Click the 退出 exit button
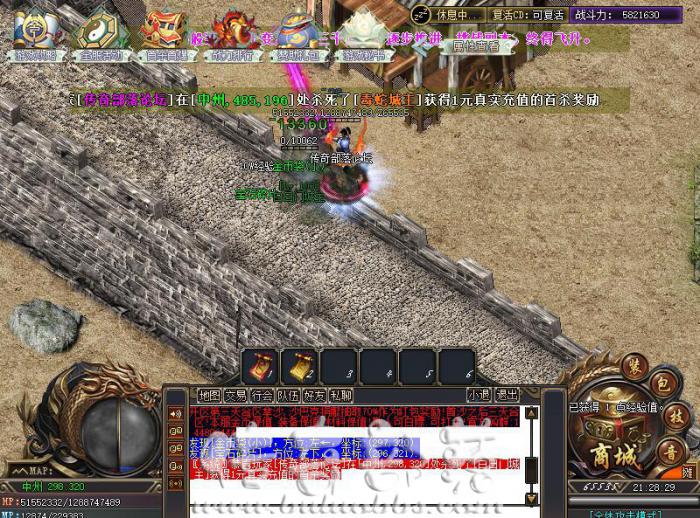This screenshot has width=700, height=518. coord(506,395)
